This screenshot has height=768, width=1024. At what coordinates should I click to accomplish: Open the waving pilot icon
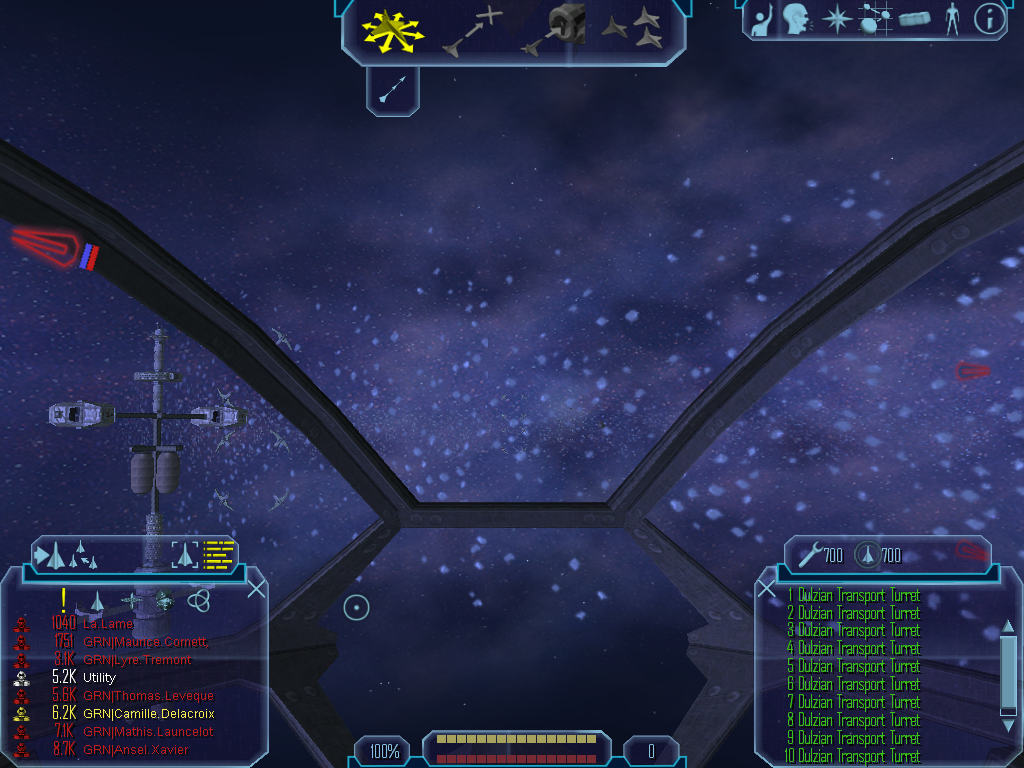[x=761, y=20]
